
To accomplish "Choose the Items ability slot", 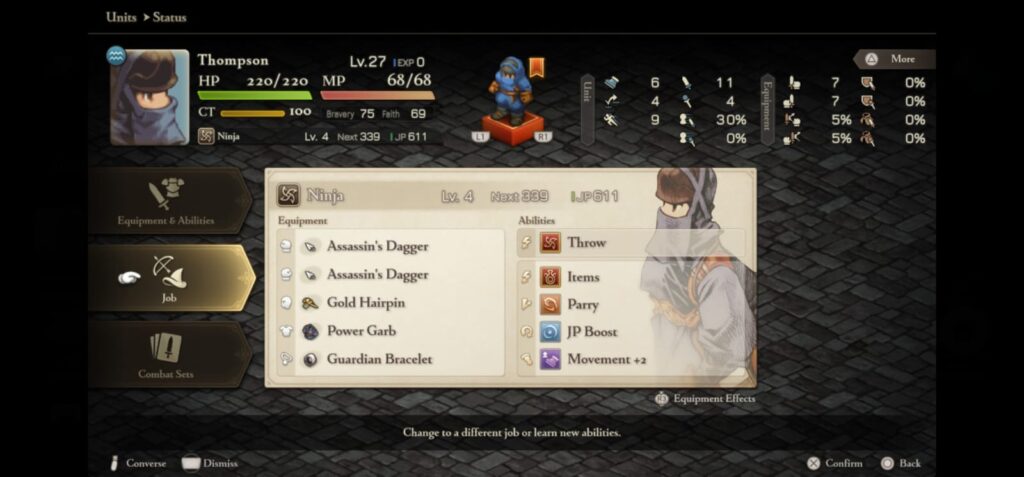I will [x=628, y=277].
